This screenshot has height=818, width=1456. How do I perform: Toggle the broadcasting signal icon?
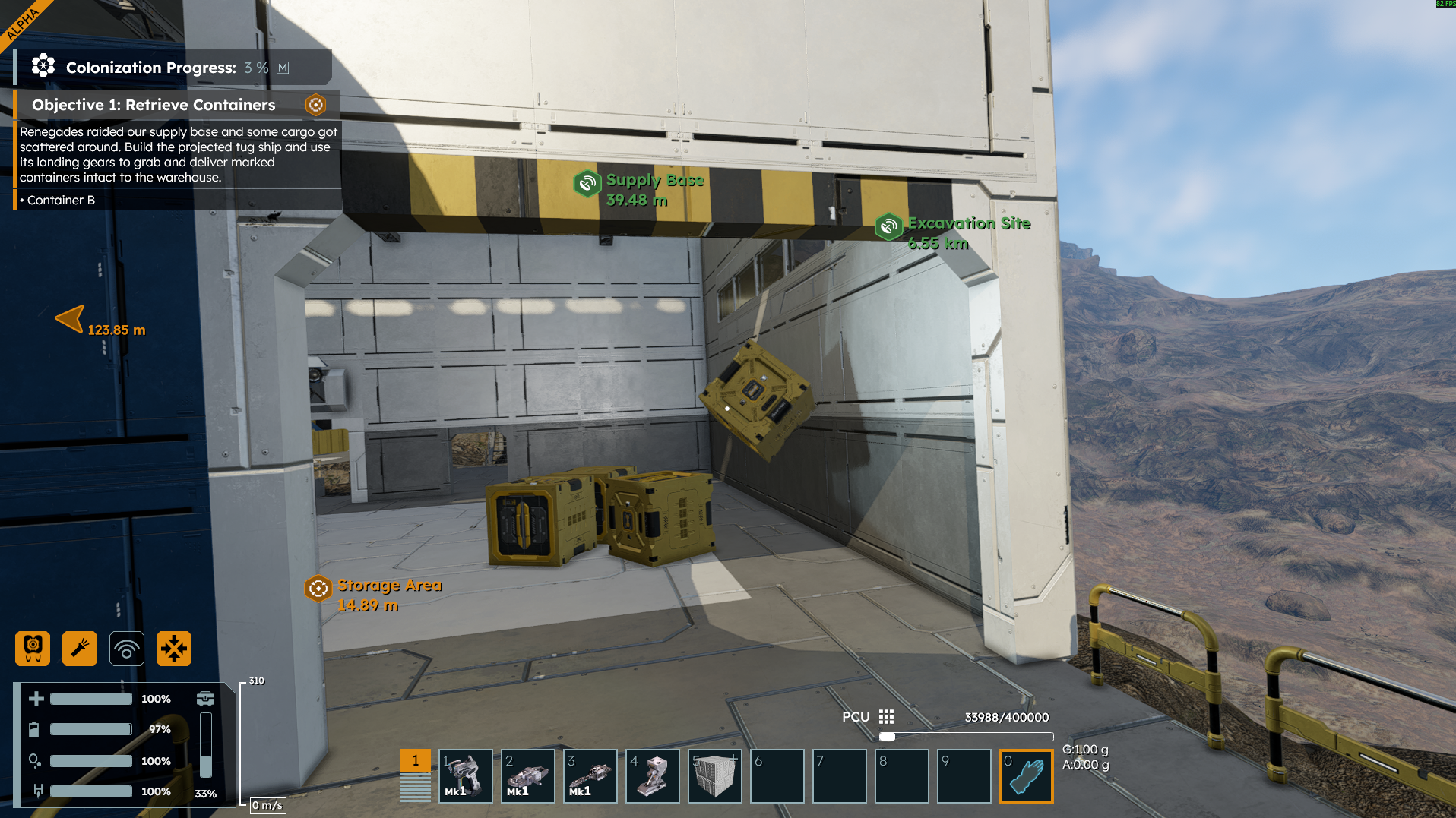click(127, 649)
